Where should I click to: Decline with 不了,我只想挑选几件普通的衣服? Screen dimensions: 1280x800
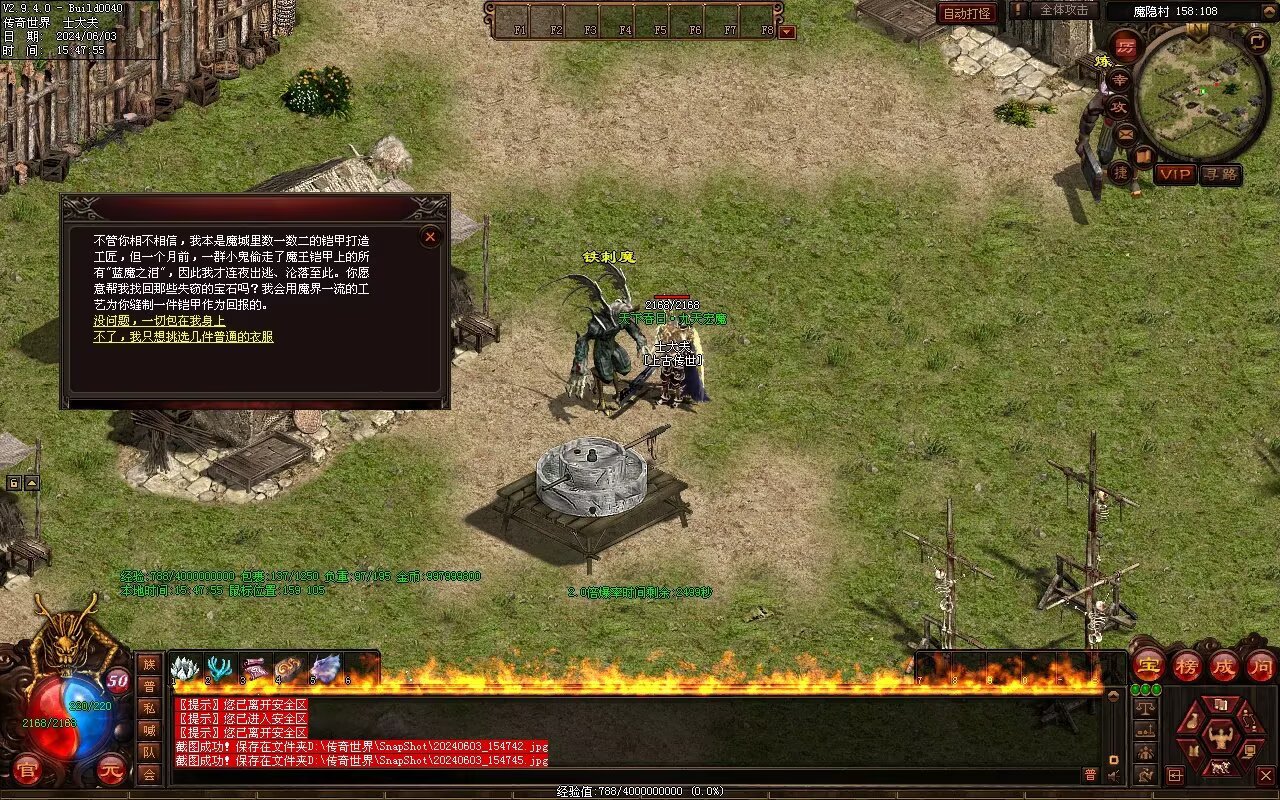pyautogui.click(x=183, y=337)
